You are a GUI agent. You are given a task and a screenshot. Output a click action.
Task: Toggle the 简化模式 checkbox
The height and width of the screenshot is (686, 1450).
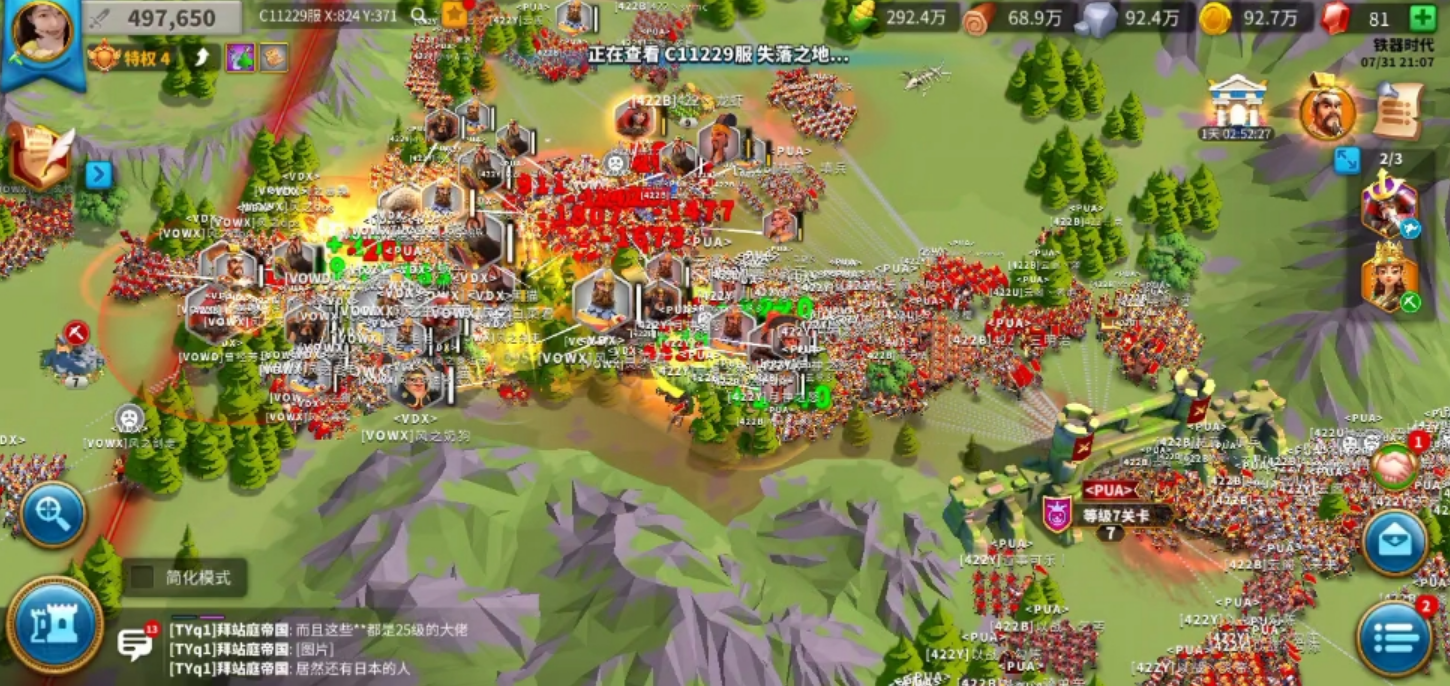(143, 577)
